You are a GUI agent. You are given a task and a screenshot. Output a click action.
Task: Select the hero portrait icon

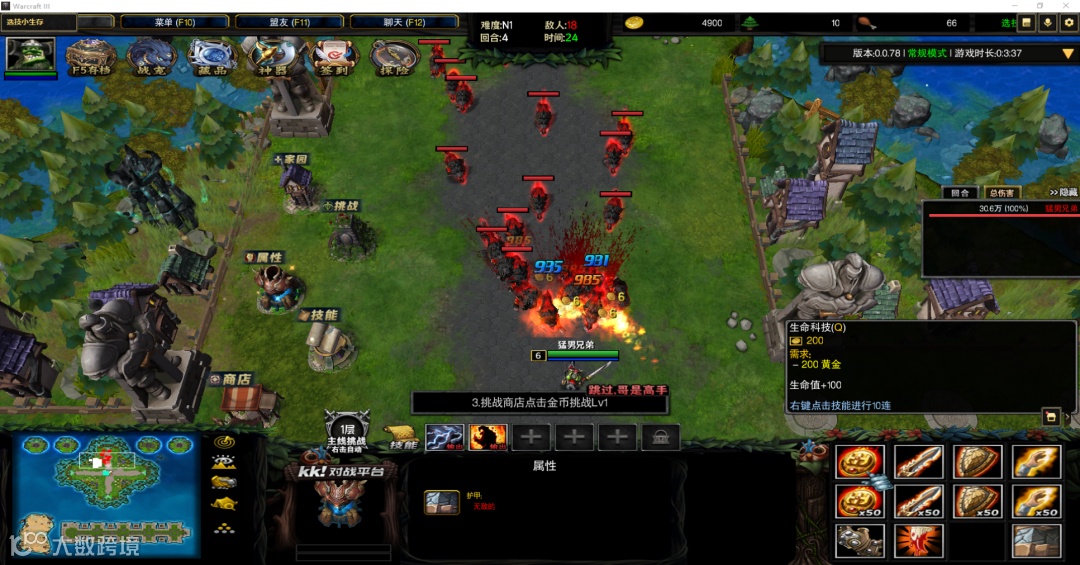30,54
